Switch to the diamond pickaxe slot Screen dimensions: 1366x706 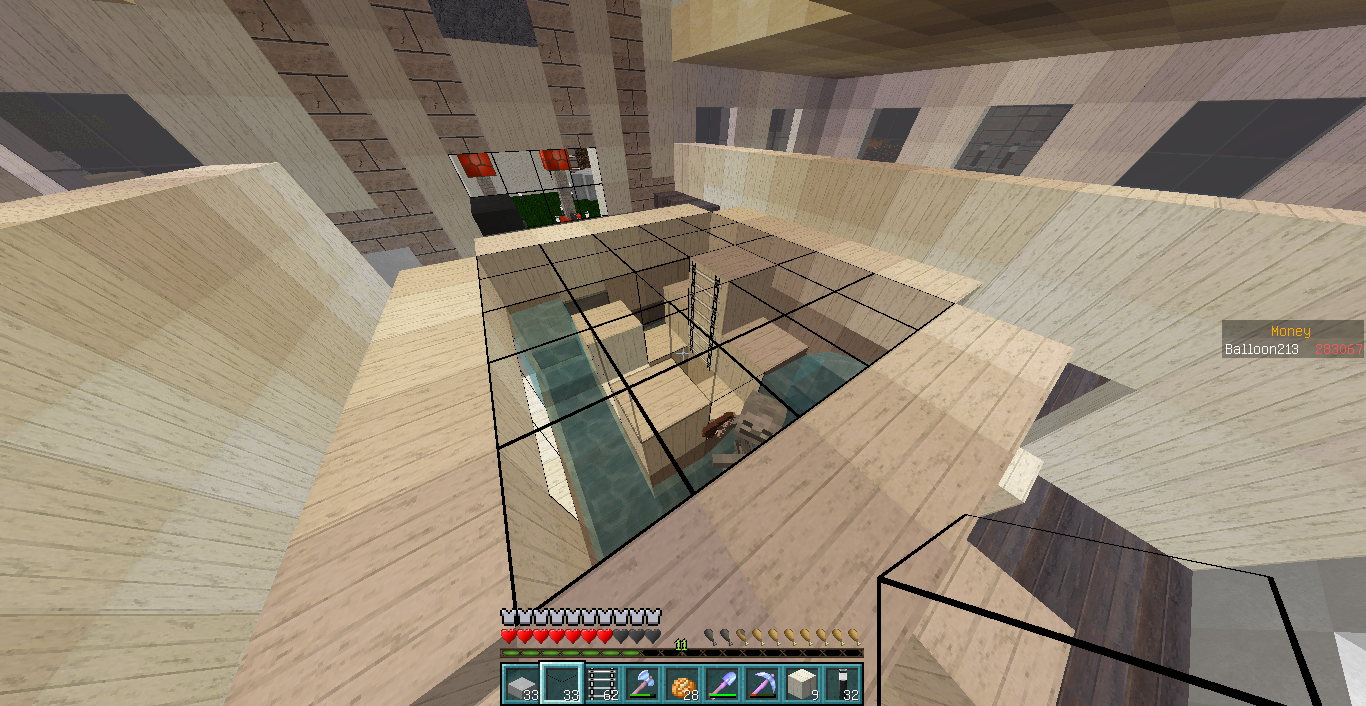(762, 685)
